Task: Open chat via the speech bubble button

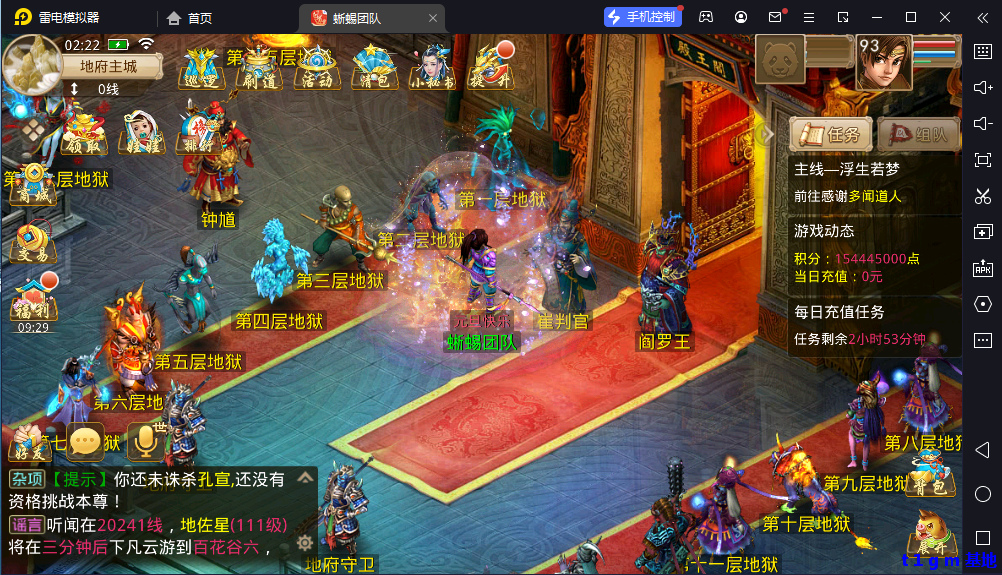Action: tap(86, 441)
